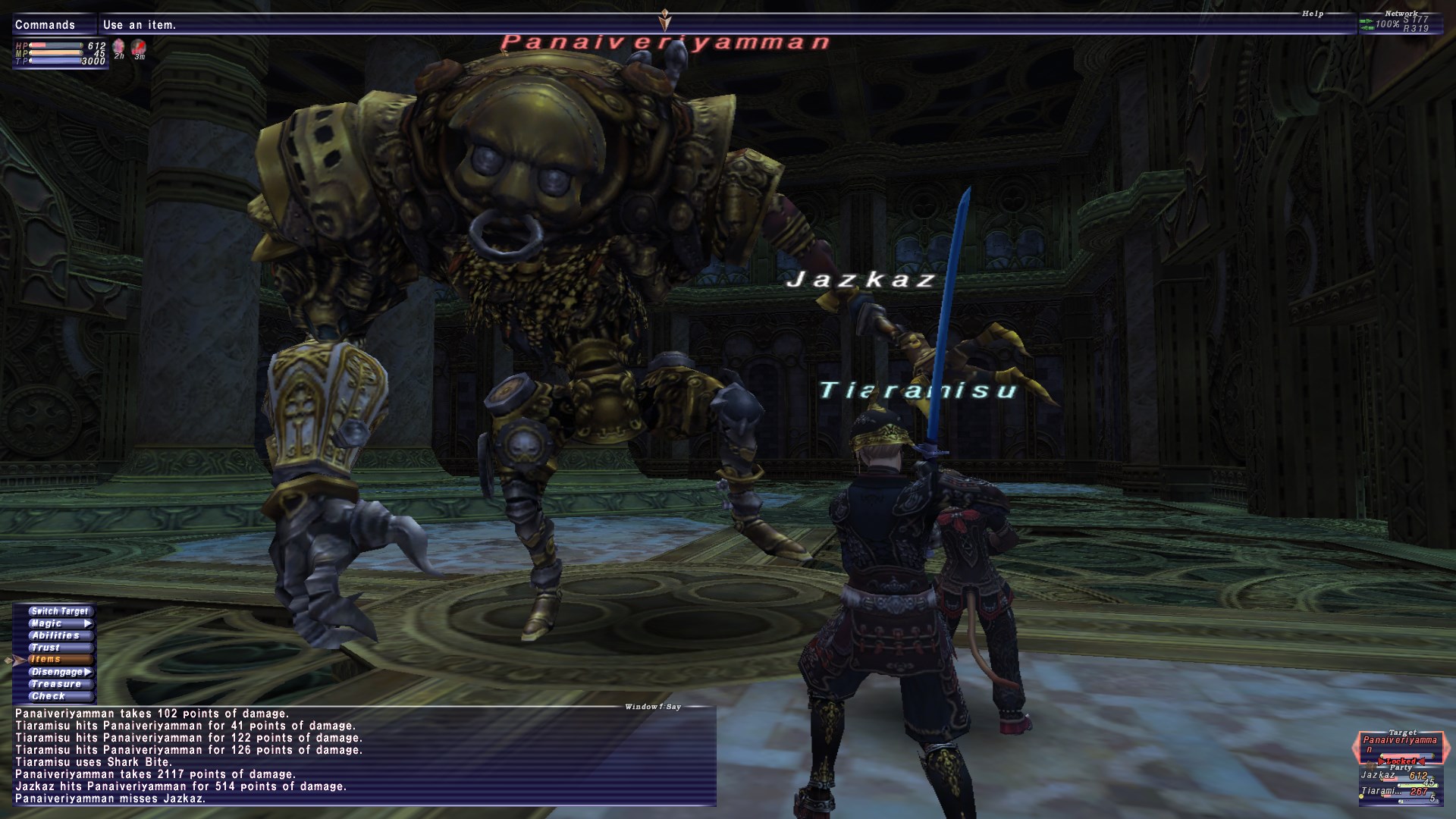The height and width of the screenshot is (819, 1456).
Task: Click the red status icon with 3m timer
Action: click(139, 49)
